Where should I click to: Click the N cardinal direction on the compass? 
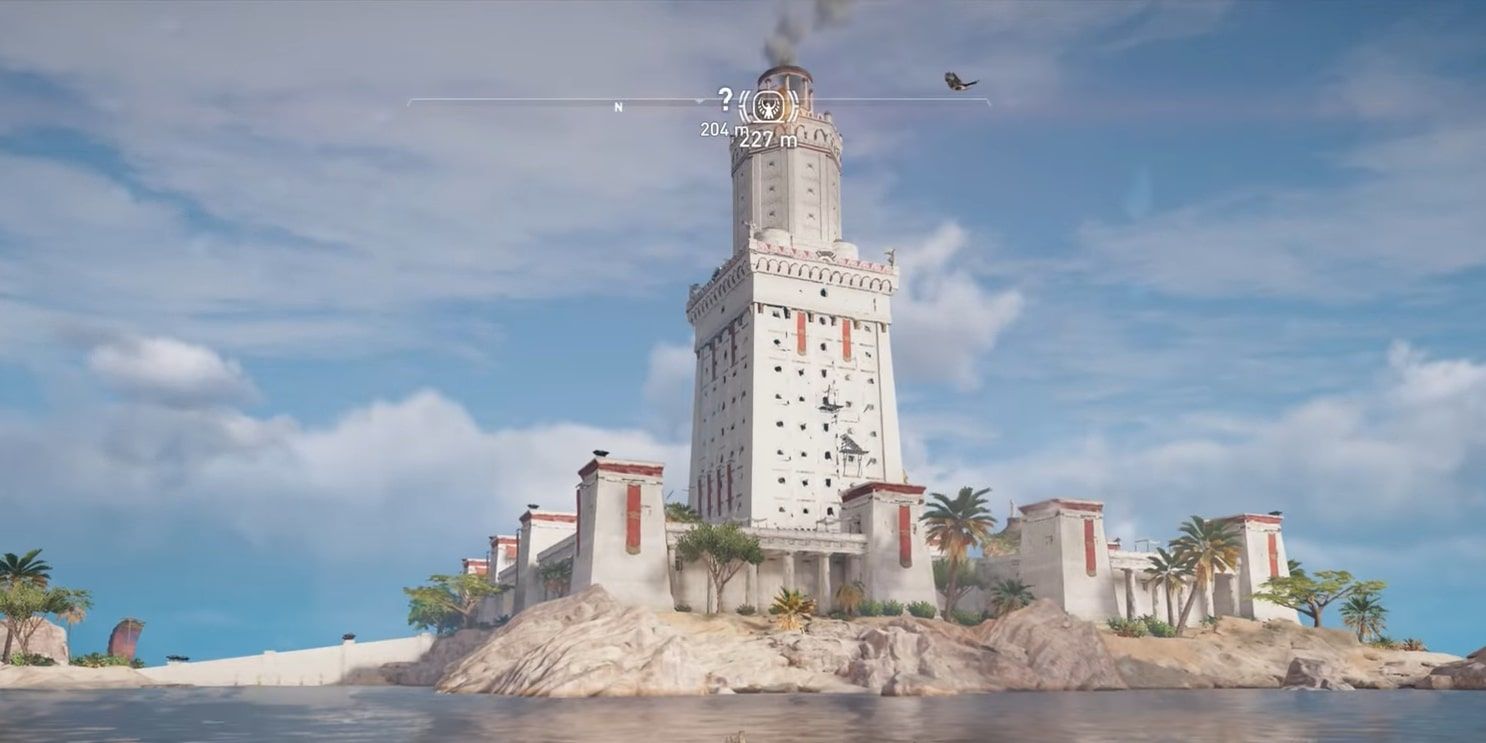pyautogui.click(x=619, y=107)
